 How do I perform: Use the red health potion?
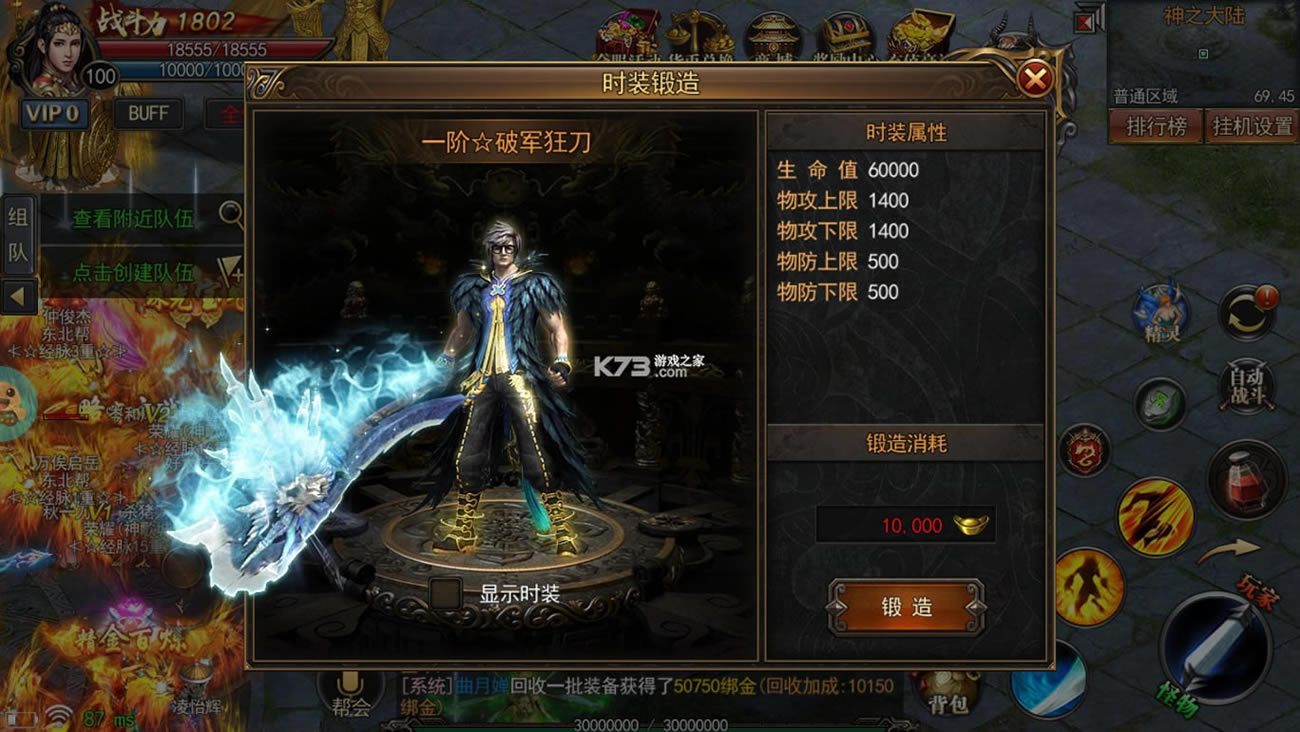[x=1246, y=480]
